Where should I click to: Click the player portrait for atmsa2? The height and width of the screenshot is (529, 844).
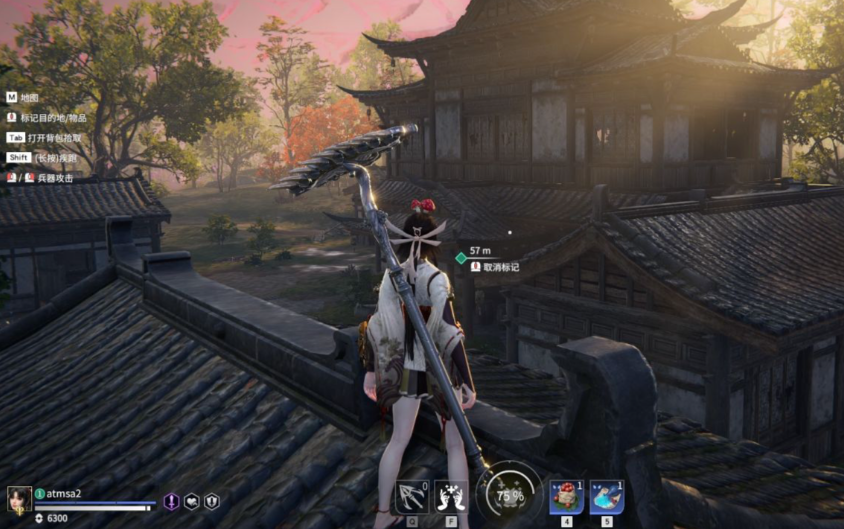point(19,499)
